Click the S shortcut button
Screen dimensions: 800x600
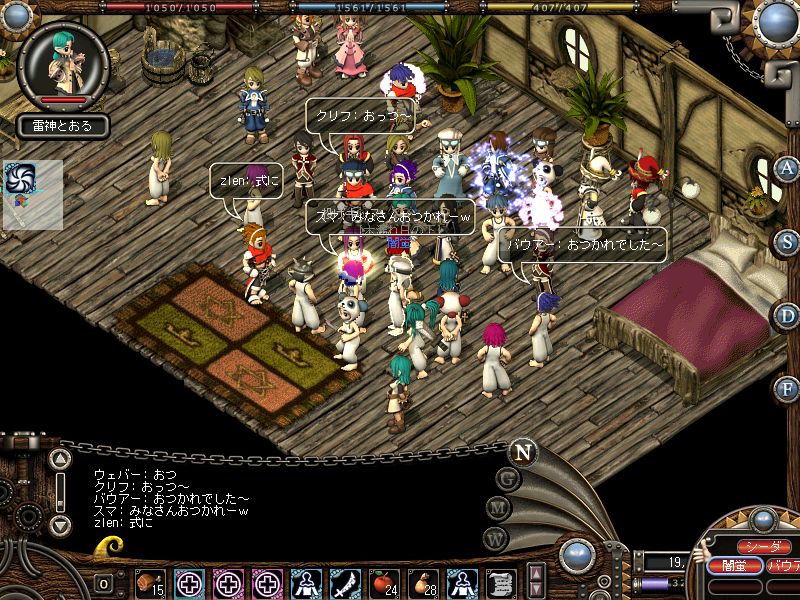click(788, 242)
